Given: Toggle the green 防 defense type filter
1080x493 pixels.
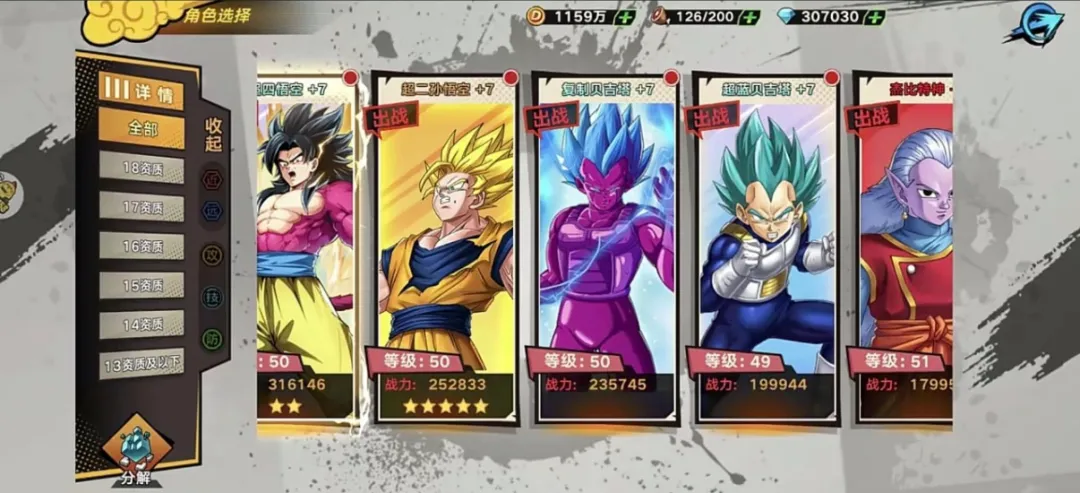Looking at the screenshot, I should point(213,339).
